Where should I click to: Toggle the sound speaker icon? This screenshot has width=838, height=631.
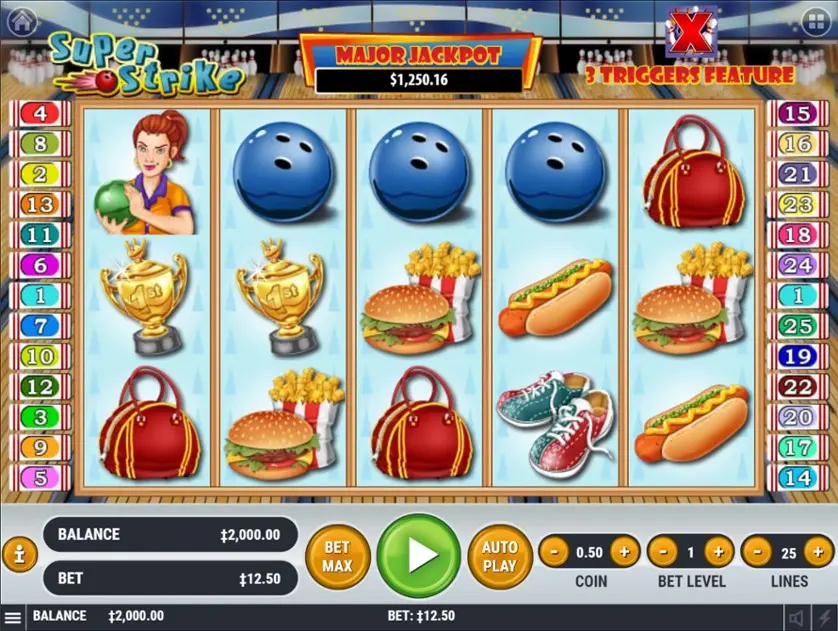pos(796,618)
